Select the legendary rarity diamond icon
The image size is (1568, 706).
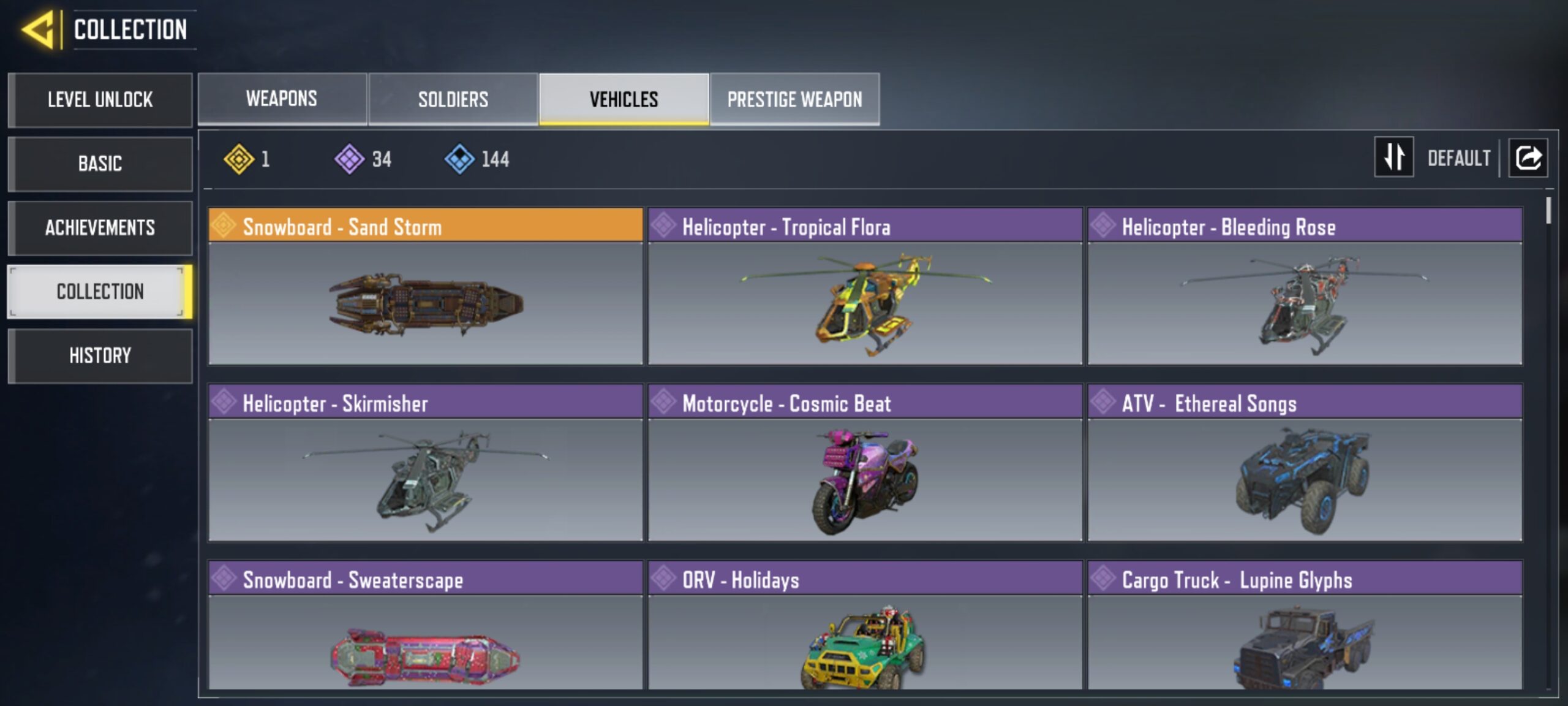point(239,159)
